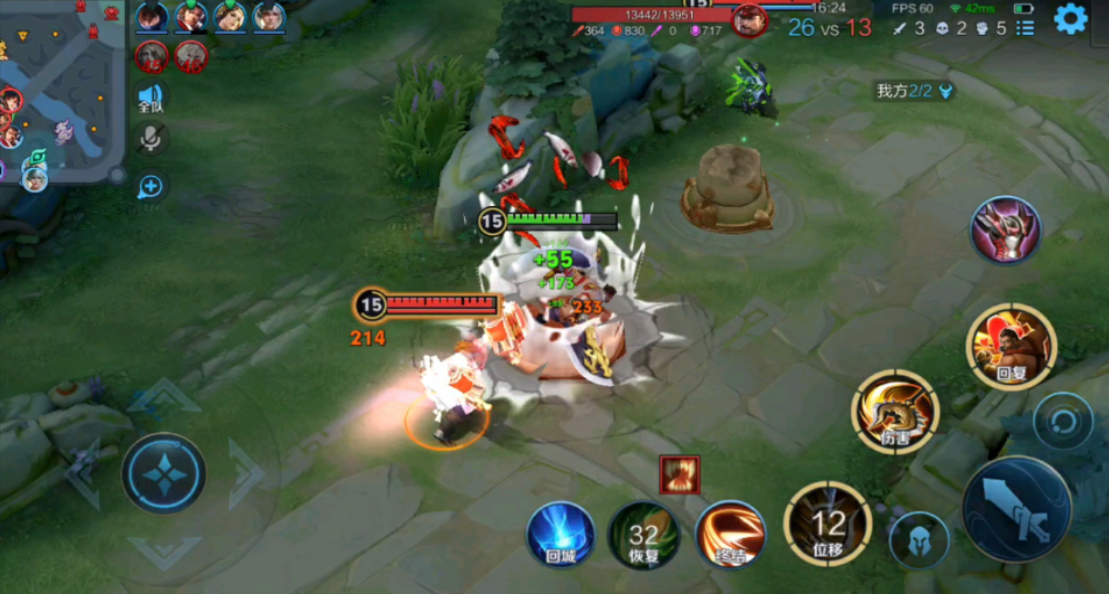Expand the 我方 2/2 indicator

click(914, 91)
